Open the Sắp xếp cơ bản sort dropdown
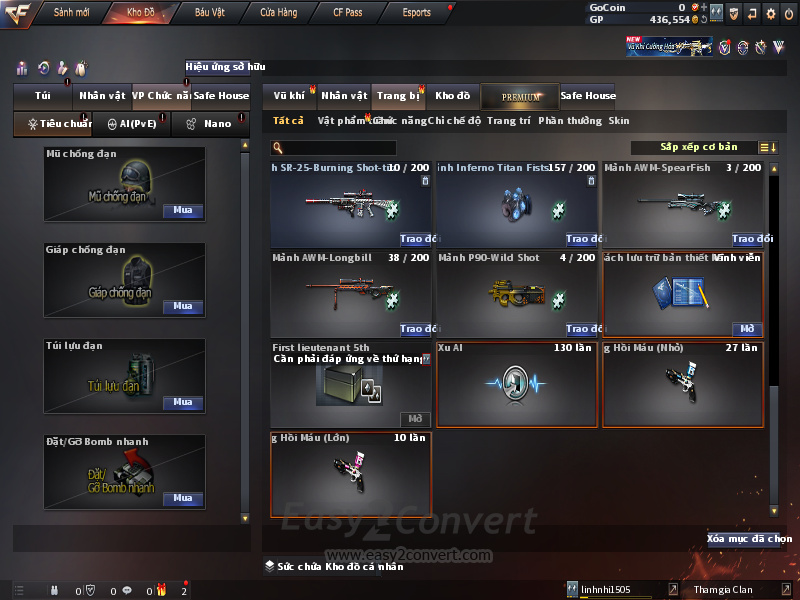The height and width of the screenshot is (600, 800). [x=698, y=148]
